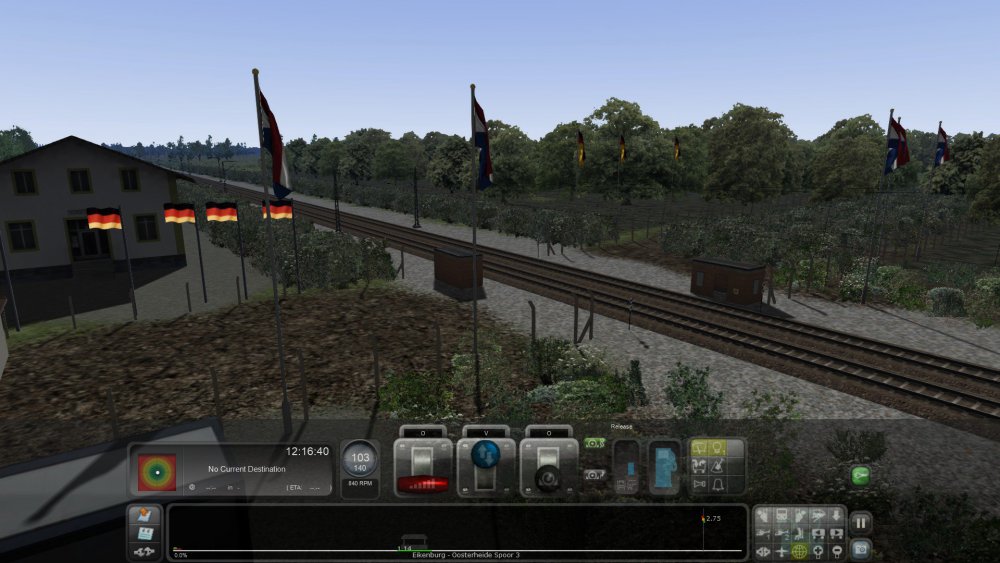Open the globe route map view
Image resolution: width=1000 pixels, height=563 pixels.
click(799, 551)
